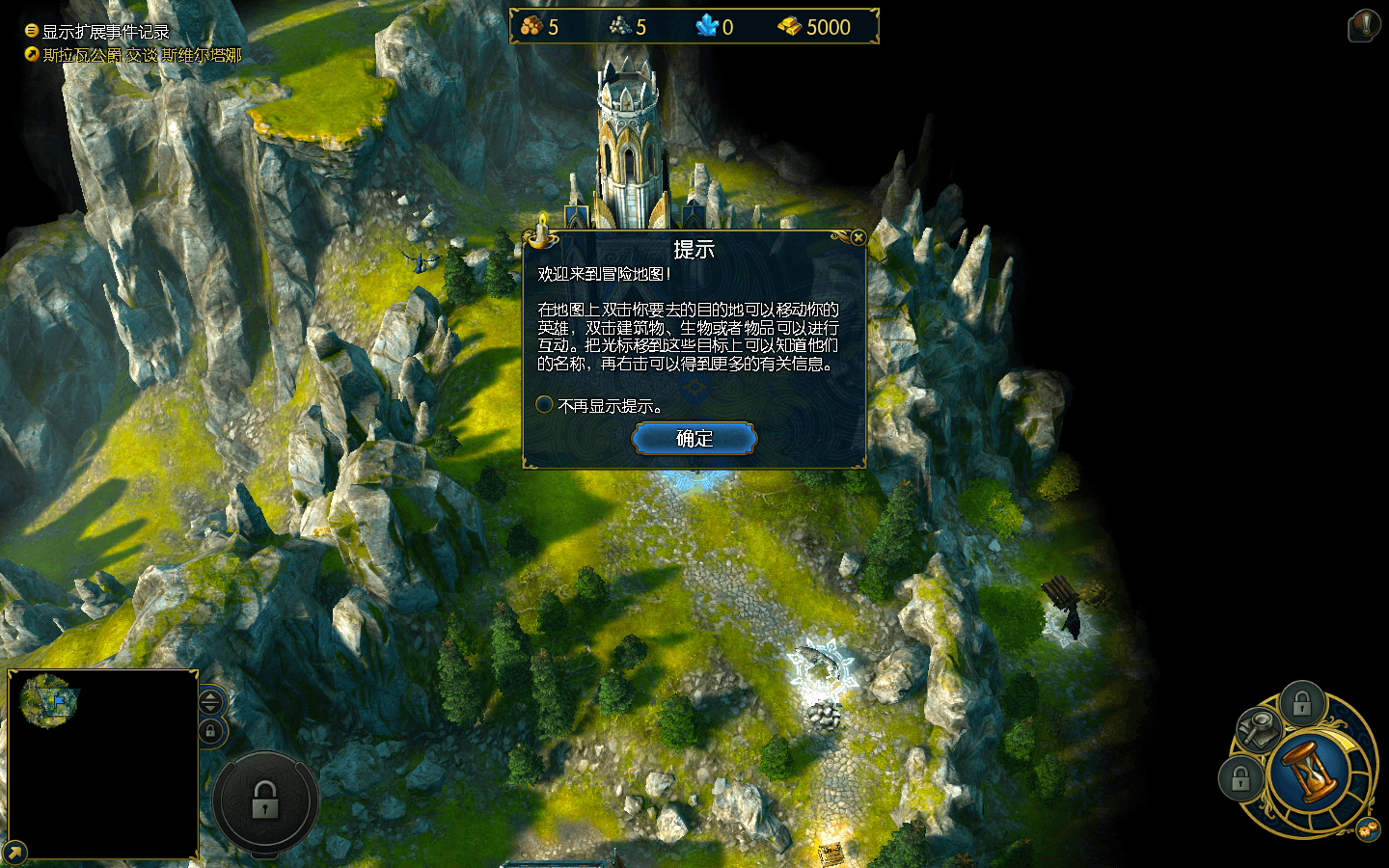This screenshot has width=1389, height=868.
Task: Open the 斯拉瓦公爵 quest objective entry
Action: tap(142, 55)
